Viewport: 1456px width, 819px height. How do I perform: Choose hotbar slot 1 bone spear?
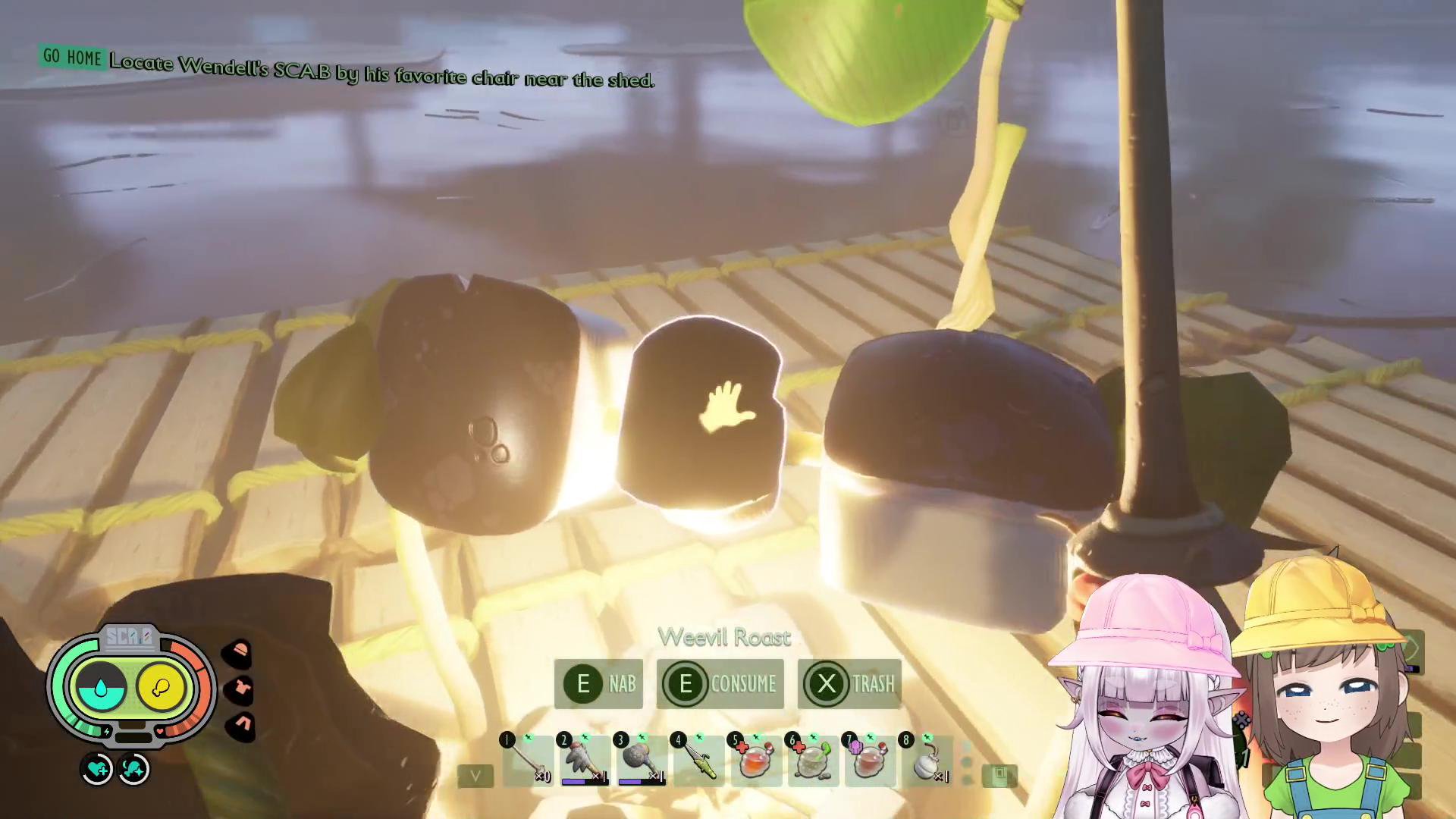tap(528, 760)
